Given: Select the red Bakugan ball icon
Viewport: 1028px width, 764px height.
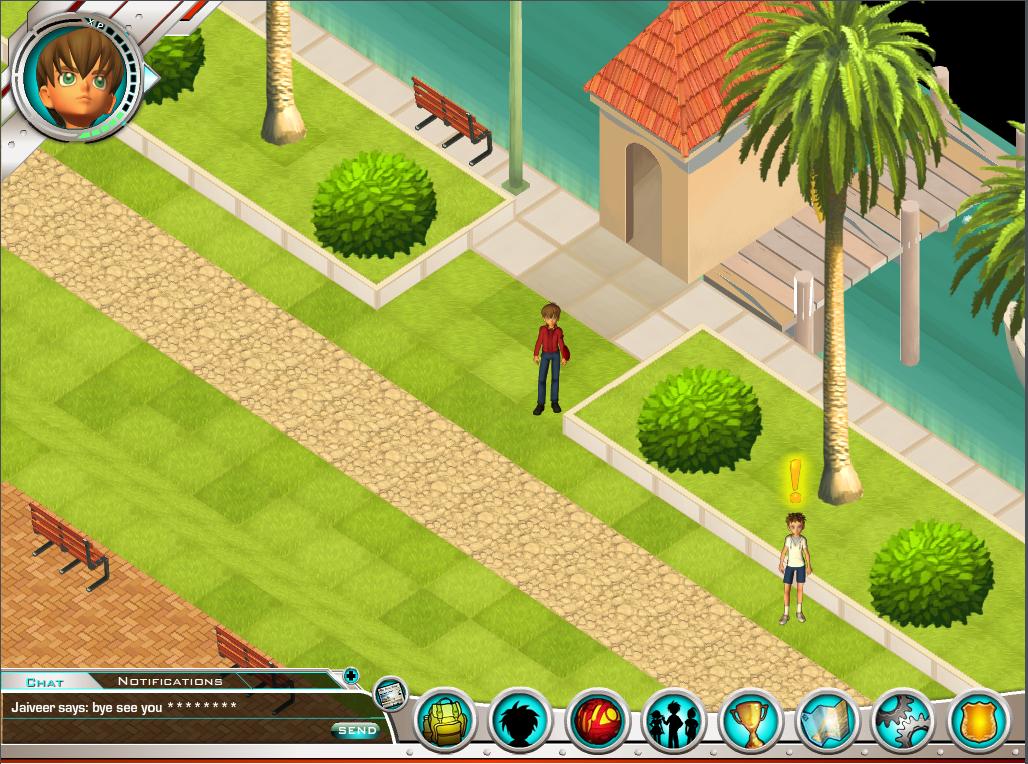Looking at the screenshot, I should 597,719.
